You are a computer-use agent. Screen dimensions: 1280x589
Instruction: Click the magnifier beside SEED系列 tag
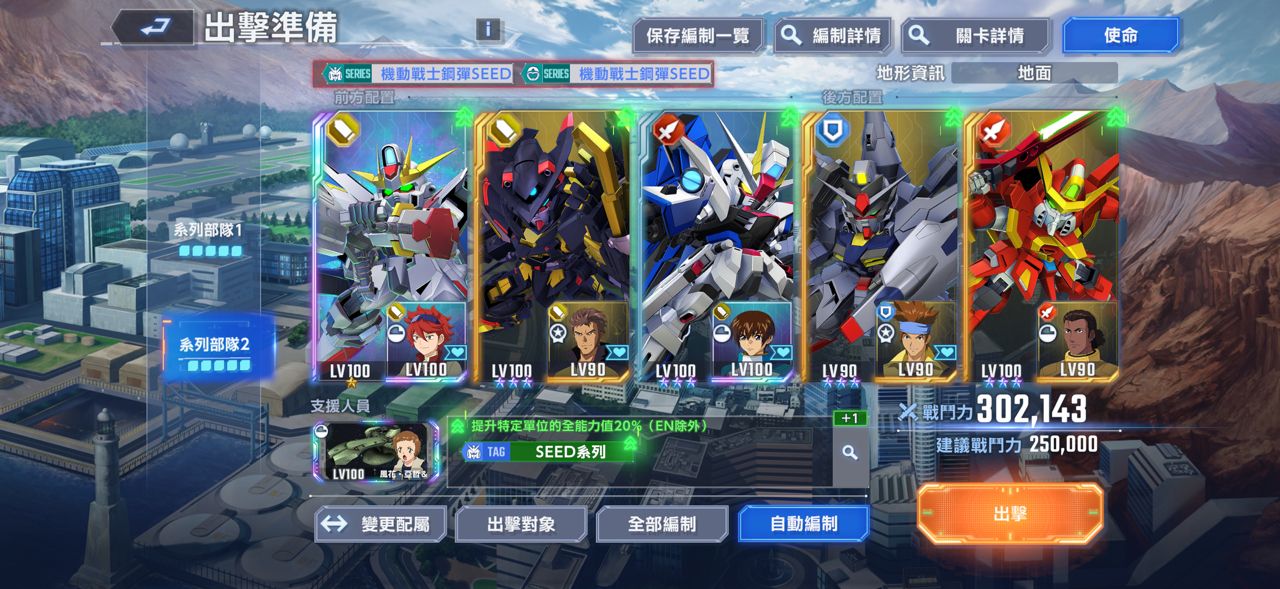pos(850,452)
